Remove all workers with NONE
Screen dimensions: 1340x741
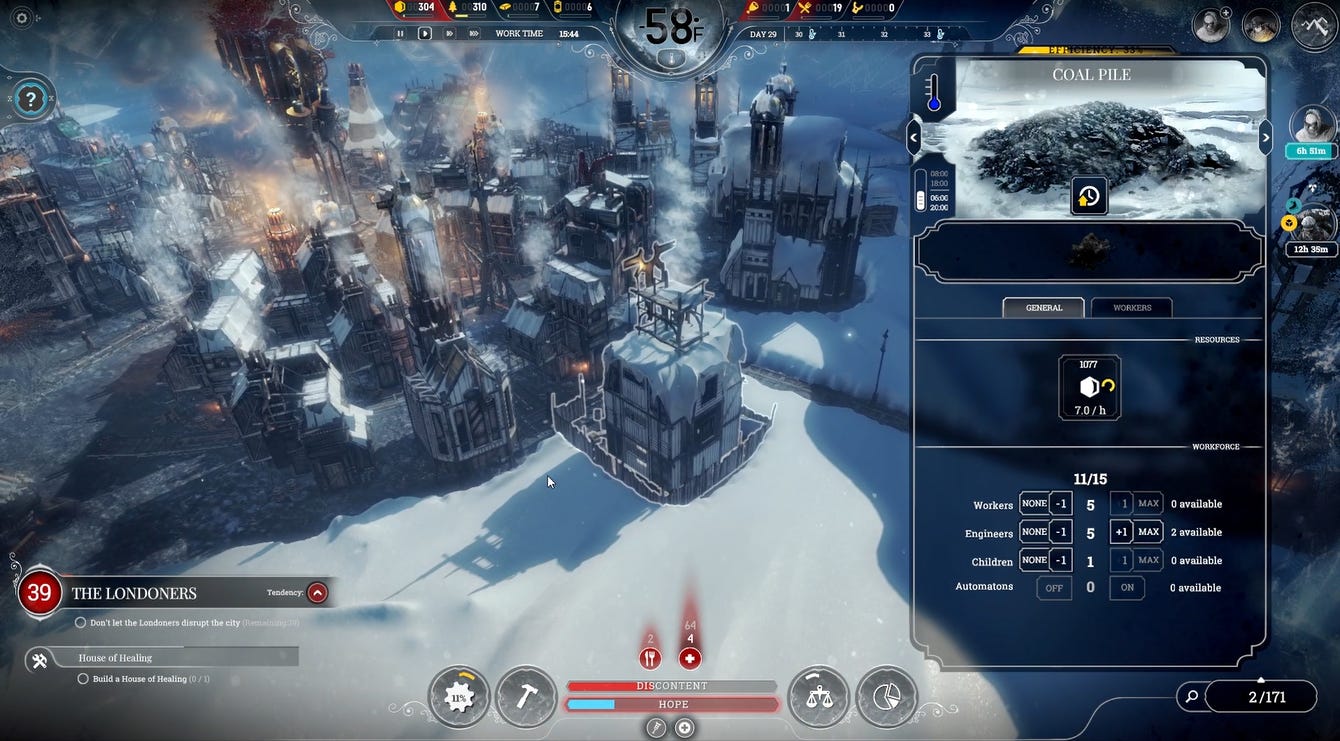pos(1034,504)
